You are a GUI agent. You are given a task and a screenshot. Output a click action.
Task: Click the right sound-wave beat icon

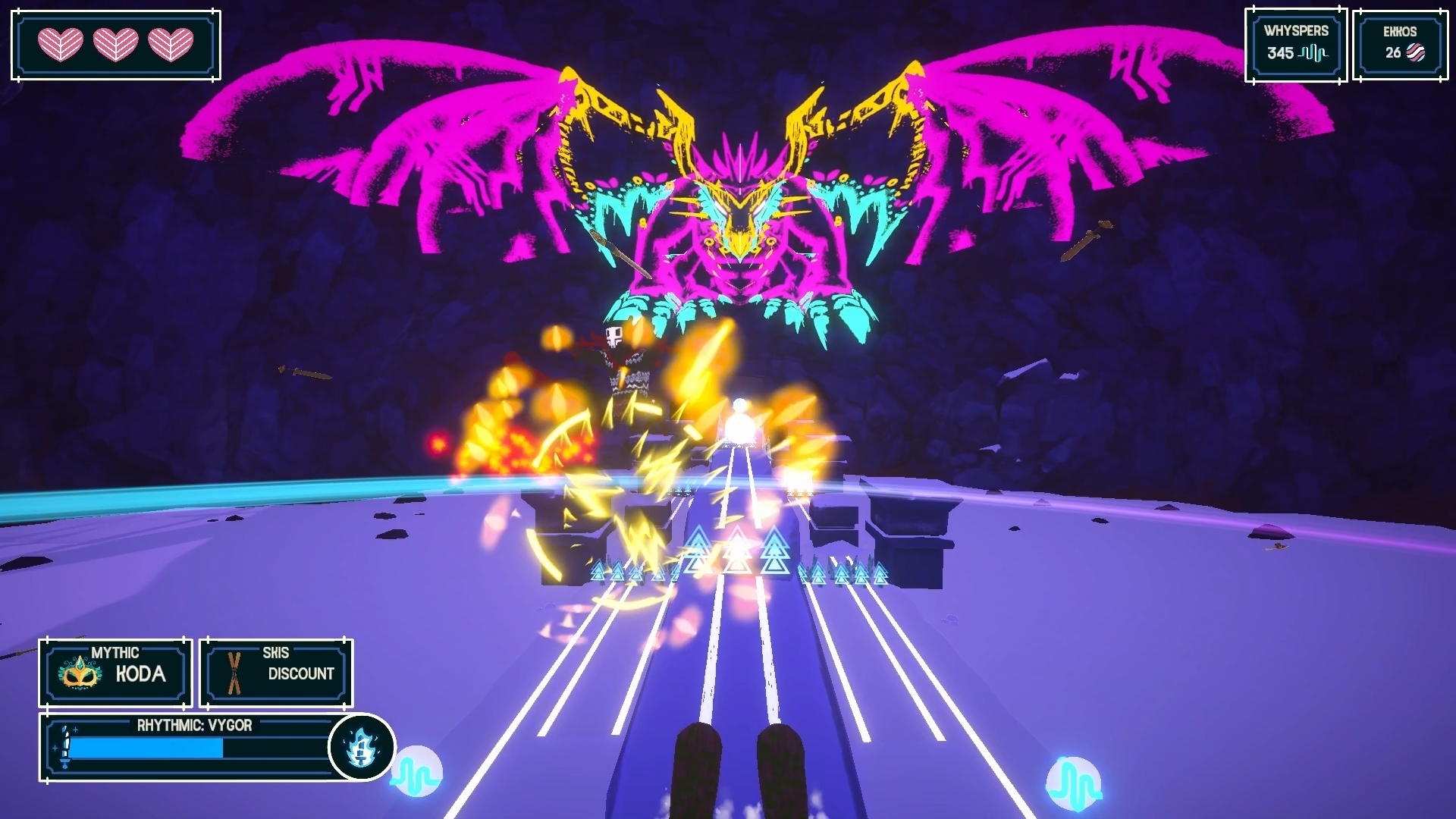tap(1073, 783)
